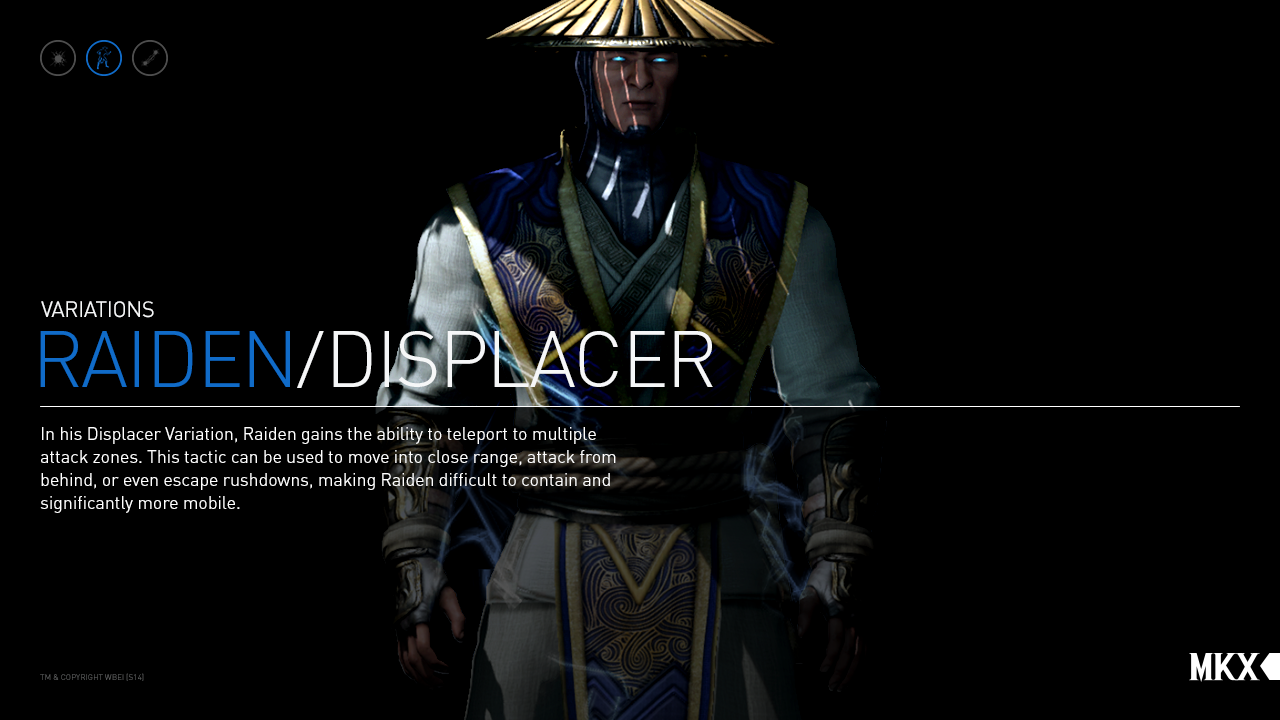Select the lightning burst variation icon
Image resolution: width=1280 pixels, height=720 pixels.
point(57,57)
